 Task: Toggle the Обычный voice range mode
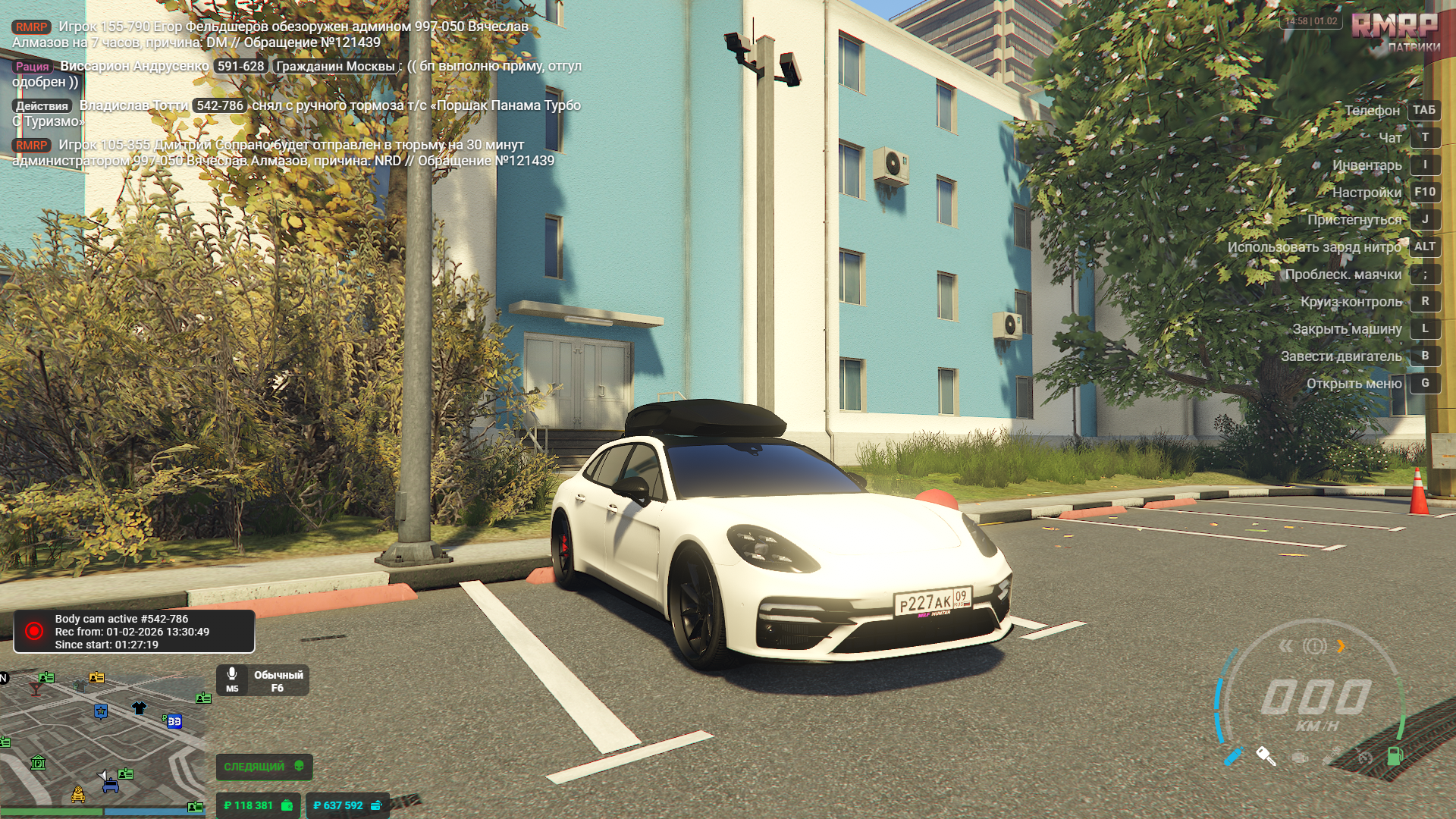pos(278,680)
